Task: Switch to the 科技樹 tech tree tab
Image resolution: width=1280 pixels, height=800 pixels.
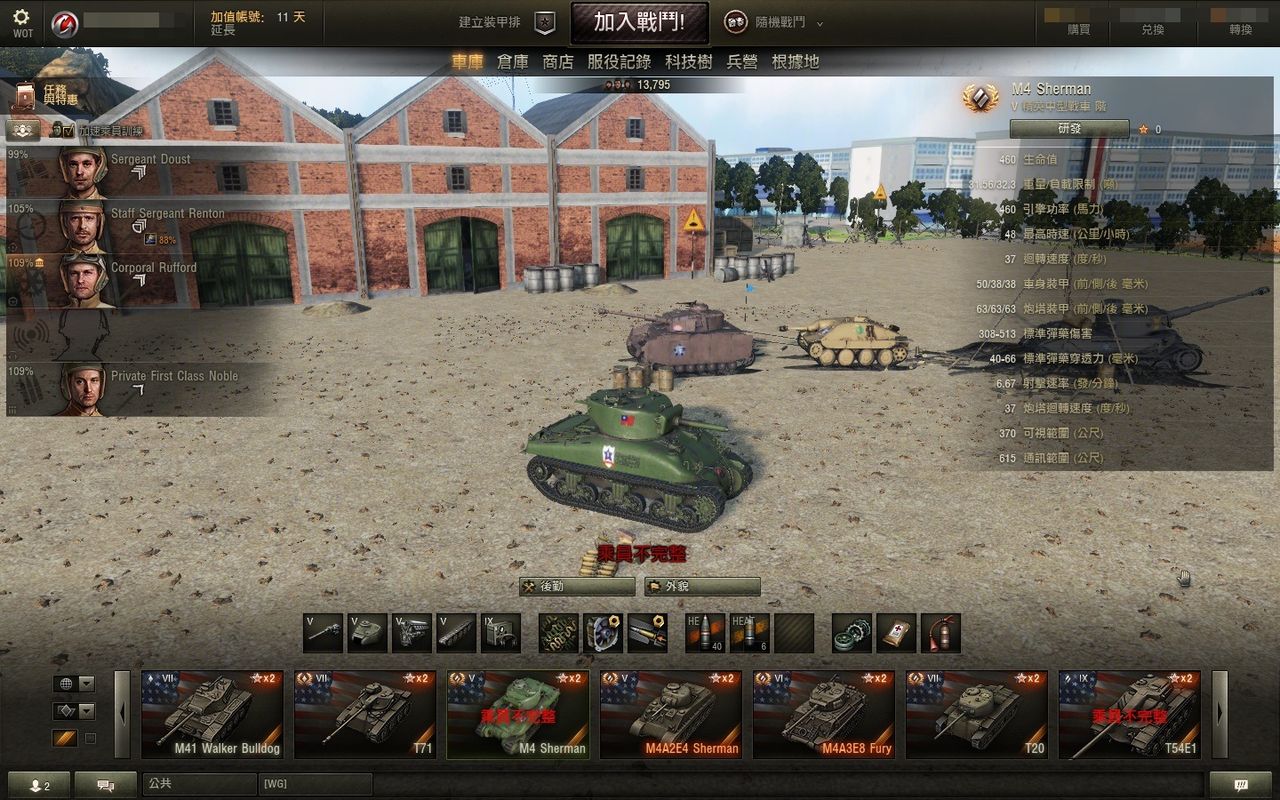Action: (688, 62)
